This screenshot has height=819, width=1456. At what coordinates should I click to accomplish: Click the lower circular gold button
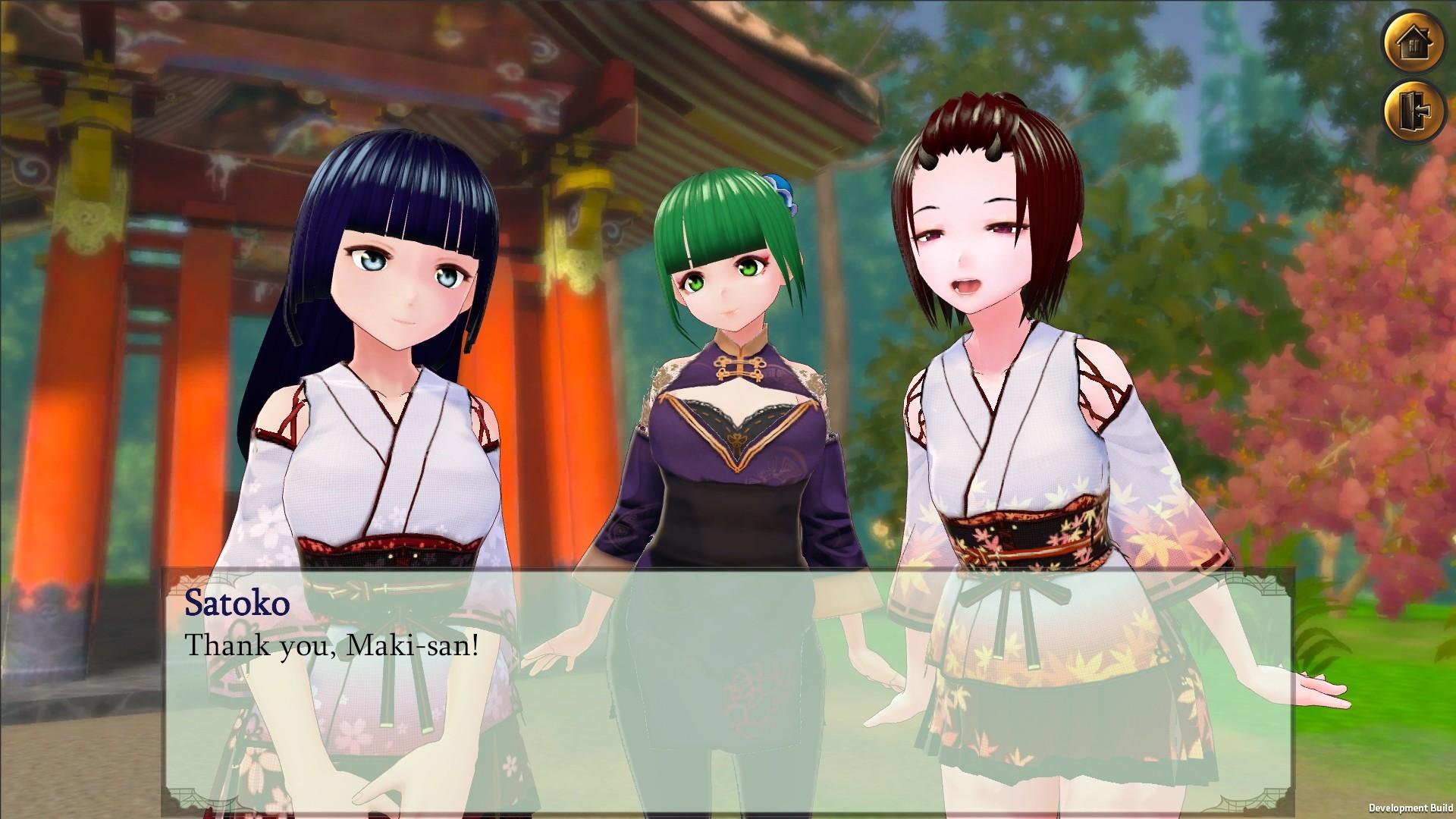(1415, 110)
